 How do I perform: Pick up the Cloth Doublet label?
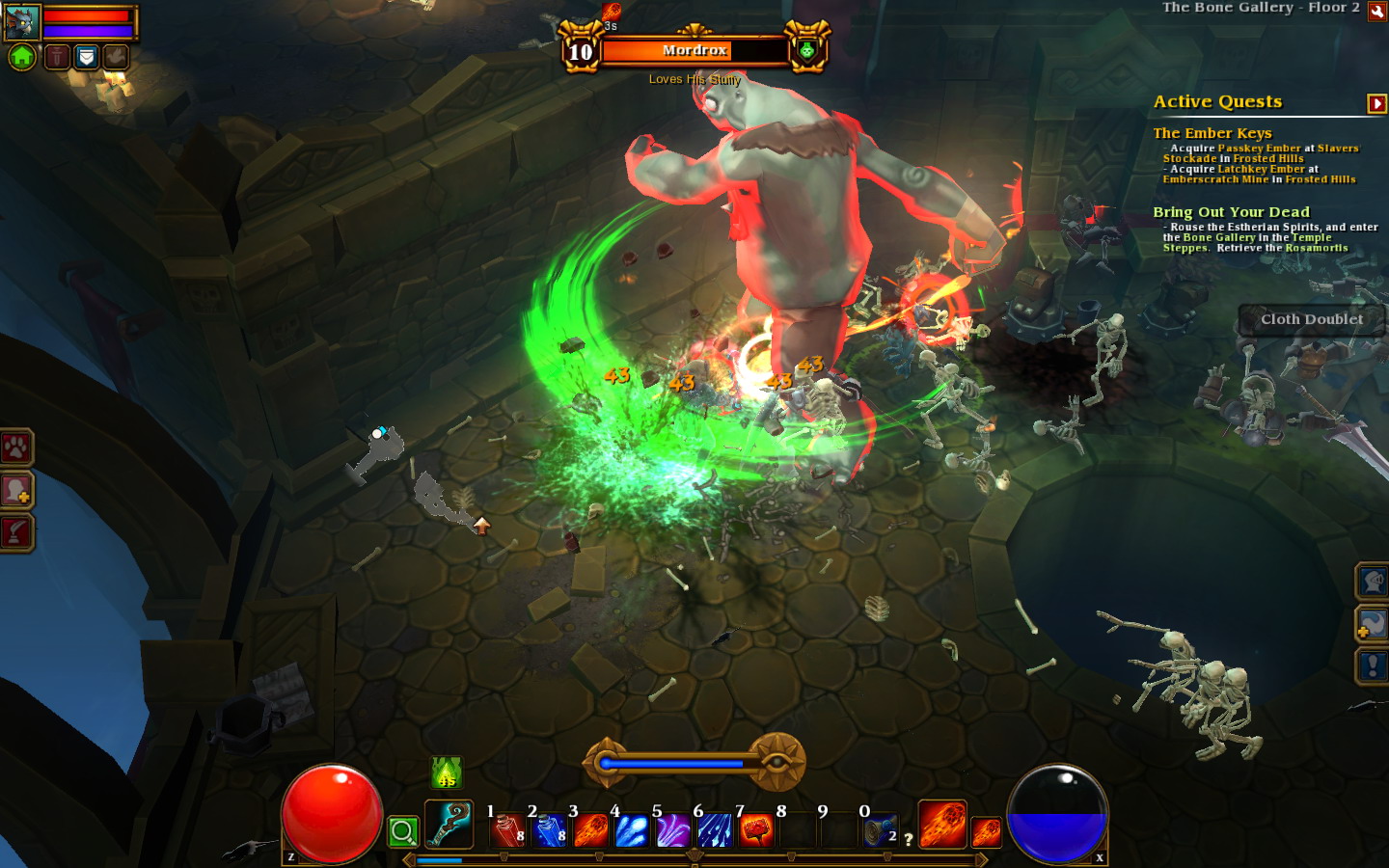point(1312,319)
